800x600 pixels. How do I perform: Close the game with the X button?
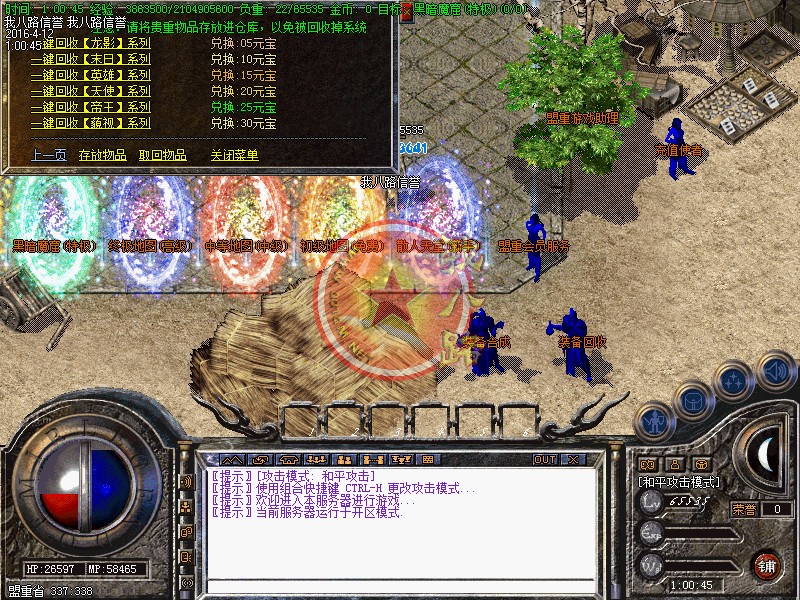tap(573, 459)
